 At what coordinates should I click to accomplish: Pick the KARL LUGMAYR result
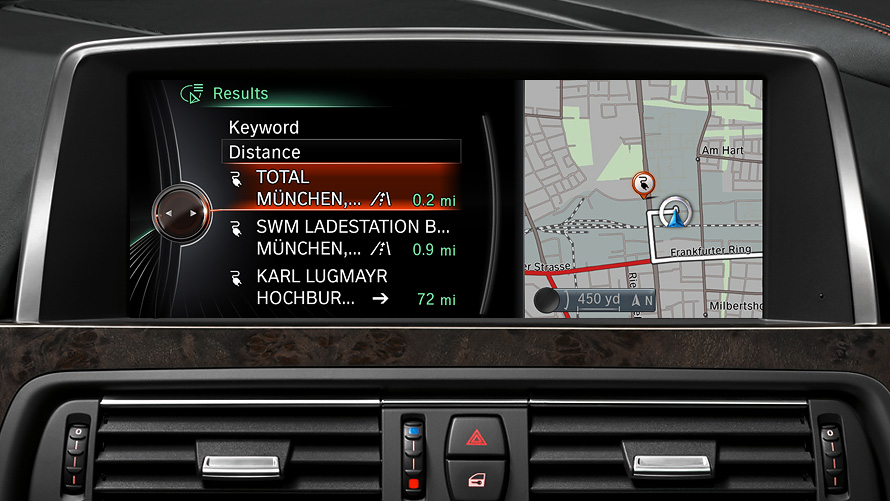click(340, 287)
